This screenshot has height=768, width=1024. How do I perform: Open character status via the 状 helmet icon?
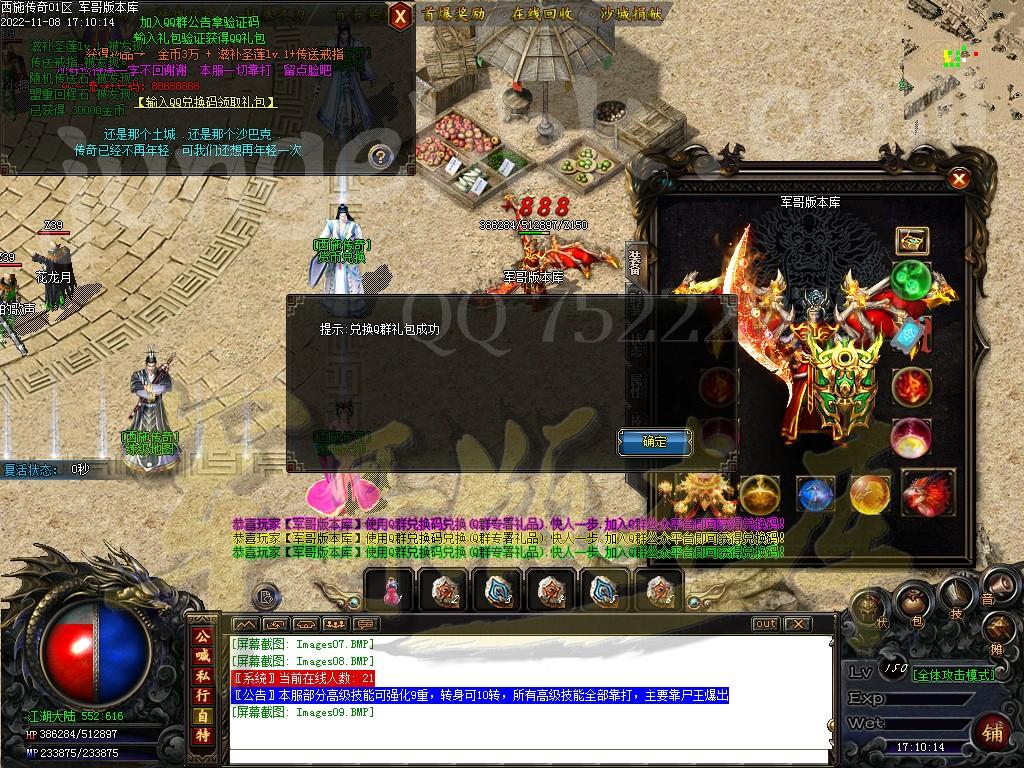868,608
